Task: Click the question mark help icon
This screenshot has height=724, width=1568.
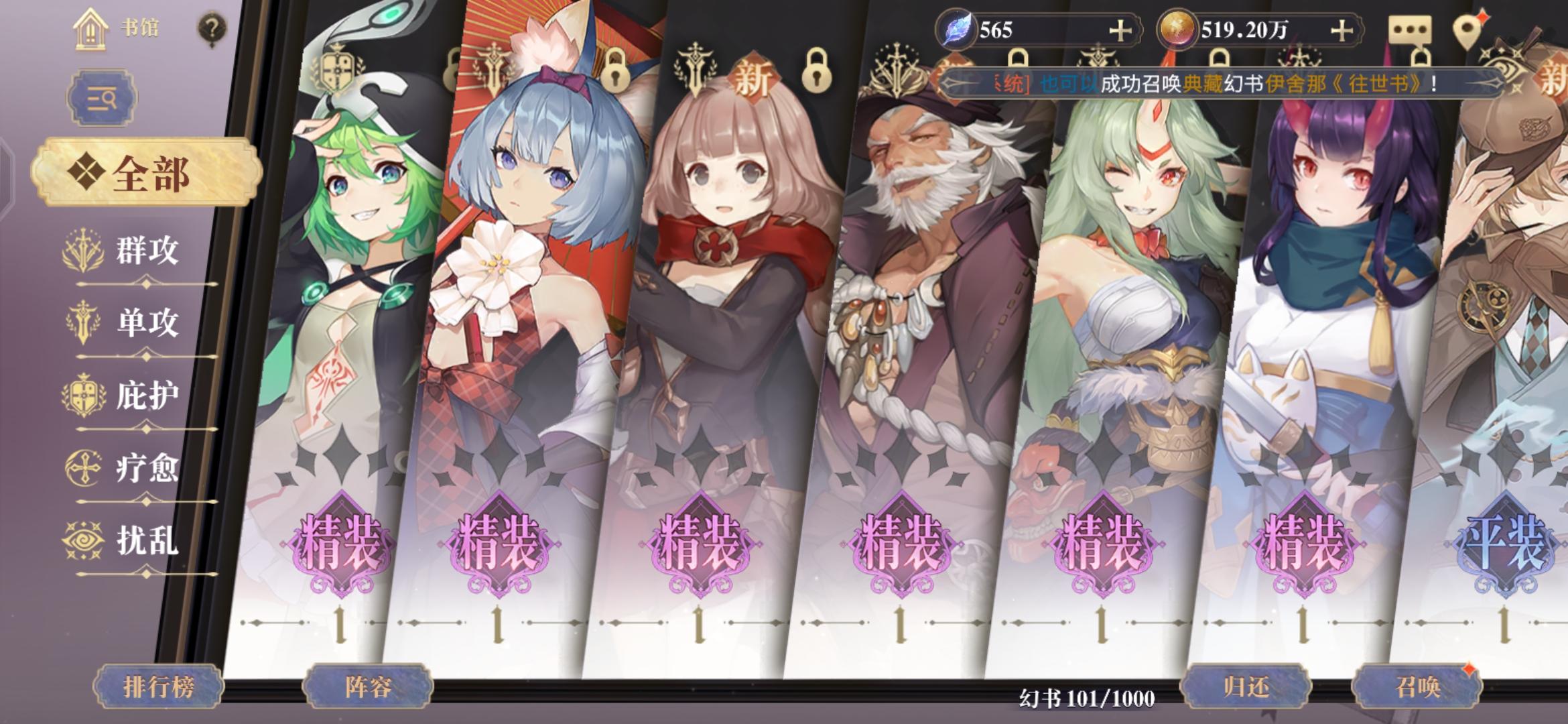Action: coord(212,27)
